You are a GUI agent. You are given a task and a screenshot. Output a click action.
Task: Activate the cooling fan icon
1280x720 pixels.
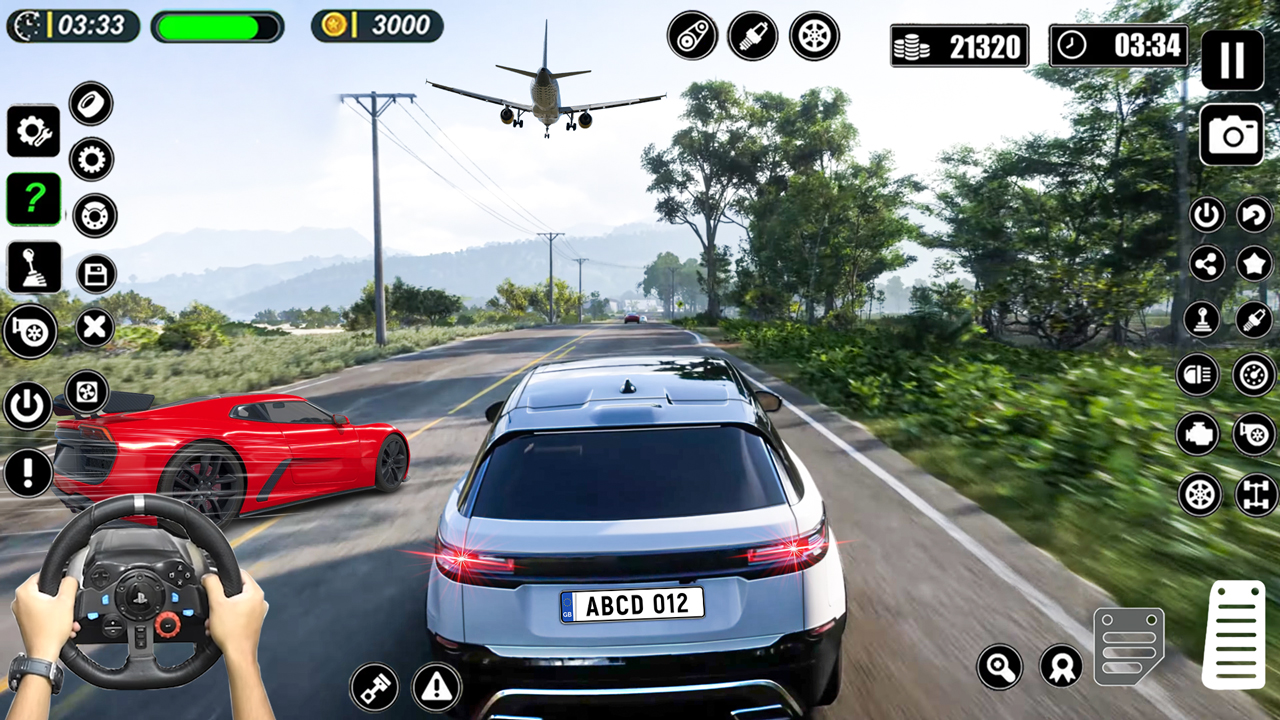coord(87,391)
